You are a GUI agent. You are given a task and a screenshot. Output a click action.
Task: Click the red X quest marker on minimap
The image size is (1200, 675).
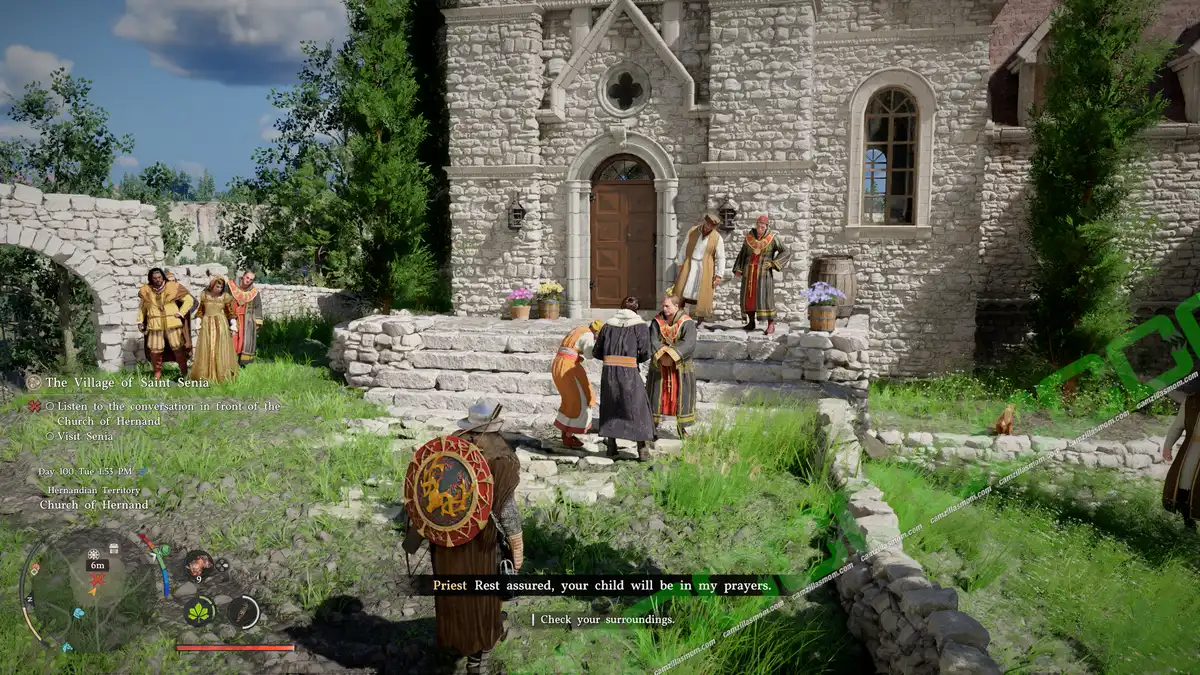(97, 580)
